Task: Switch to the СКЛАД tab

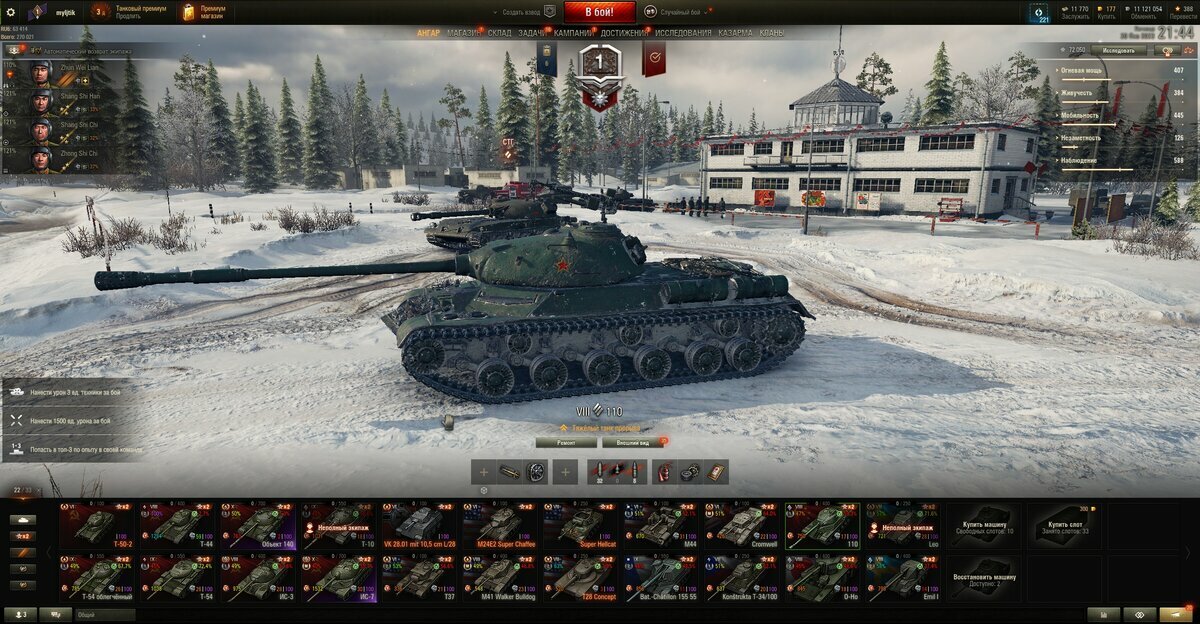Action: pyautogui.click(x=500, y=33)
